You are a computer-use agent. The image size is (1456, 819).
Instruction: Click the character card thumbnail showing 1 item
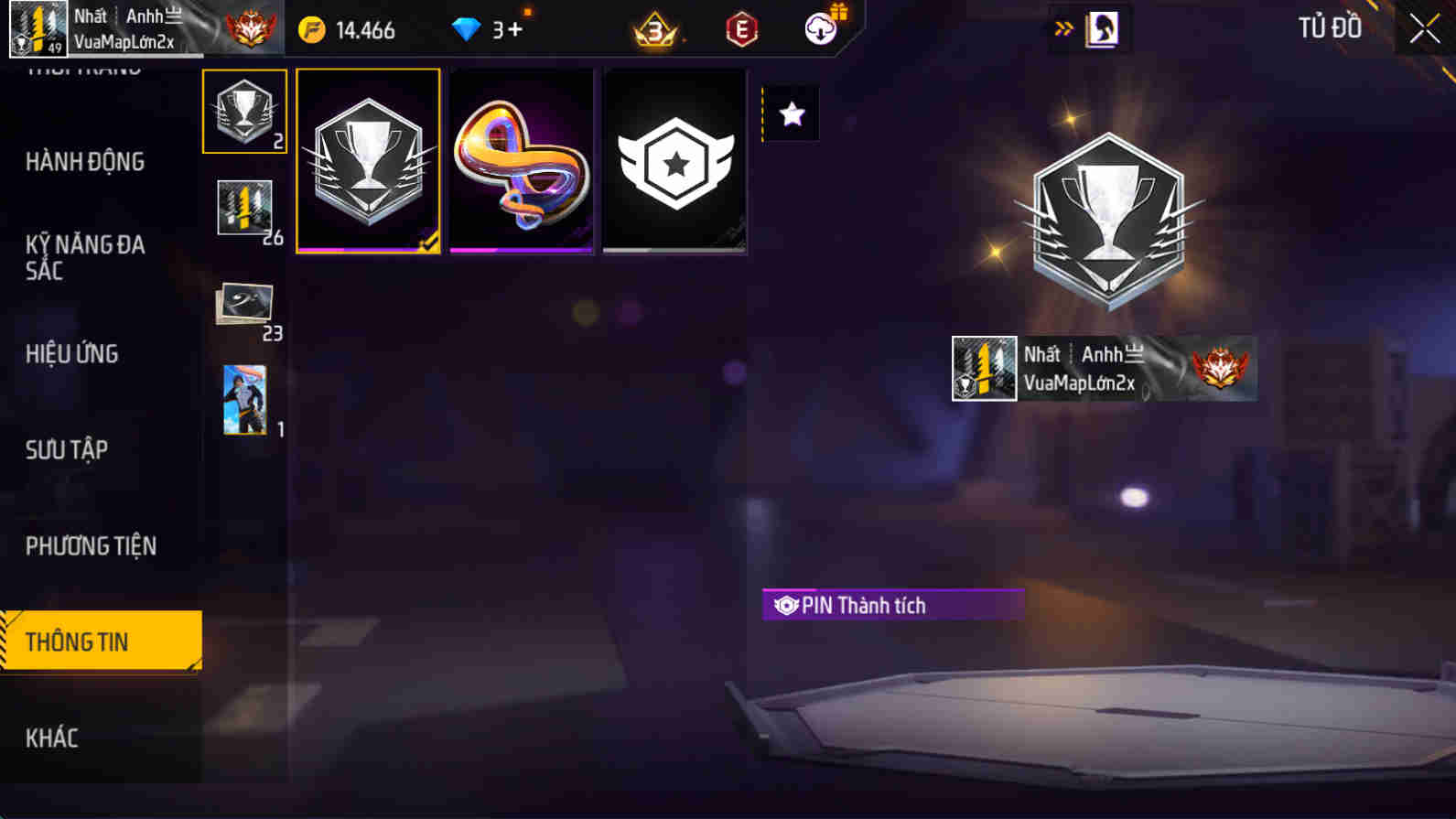click(x=244, y=398)
